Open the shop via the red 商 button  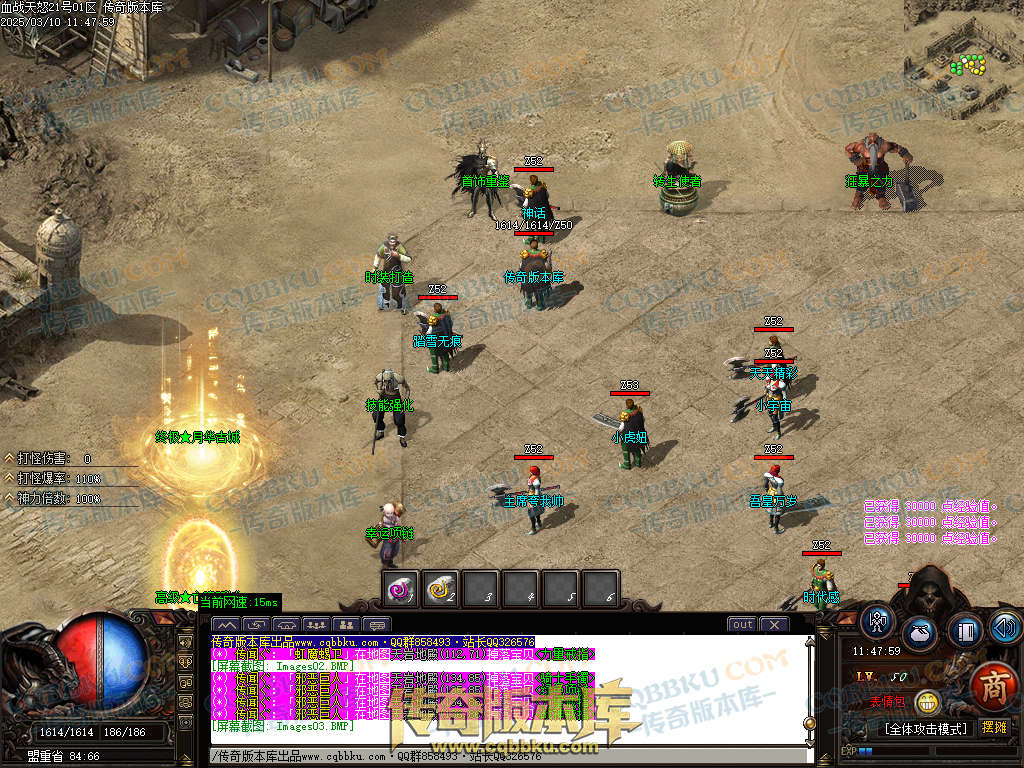[x=993, y=687]
